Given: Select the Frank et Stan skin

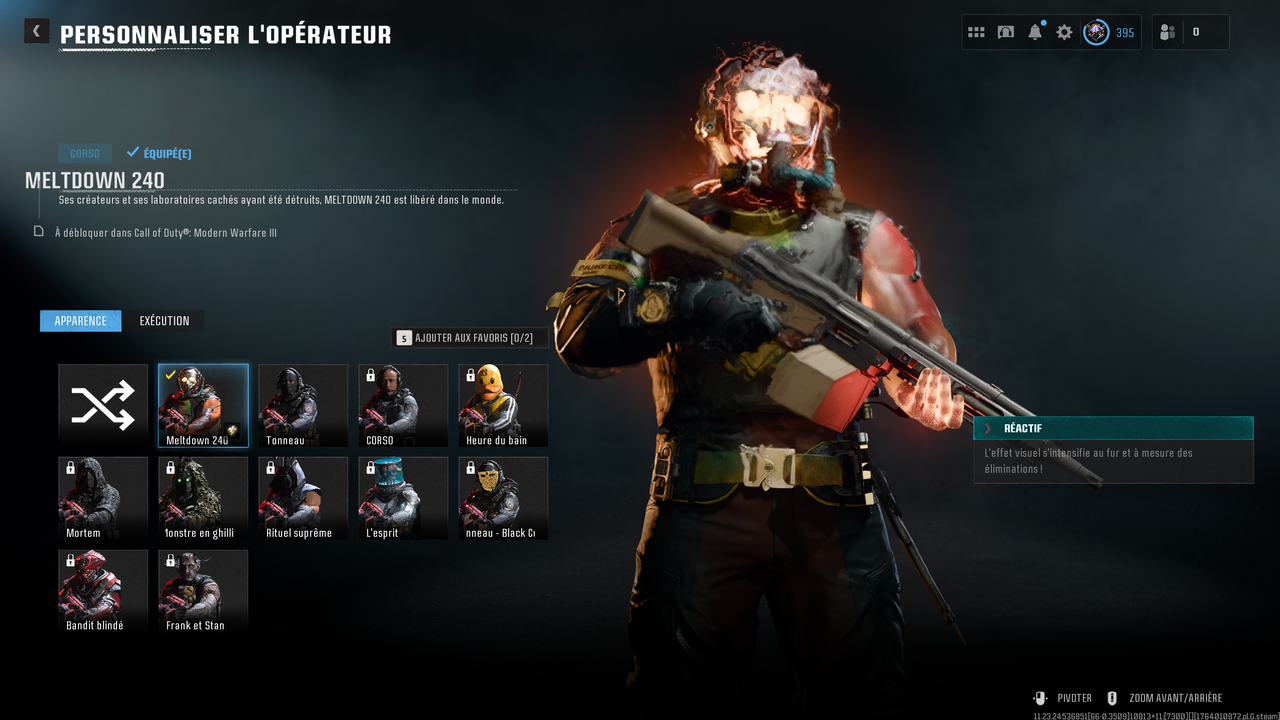Looking at the screenshot, I should point(203,591).
